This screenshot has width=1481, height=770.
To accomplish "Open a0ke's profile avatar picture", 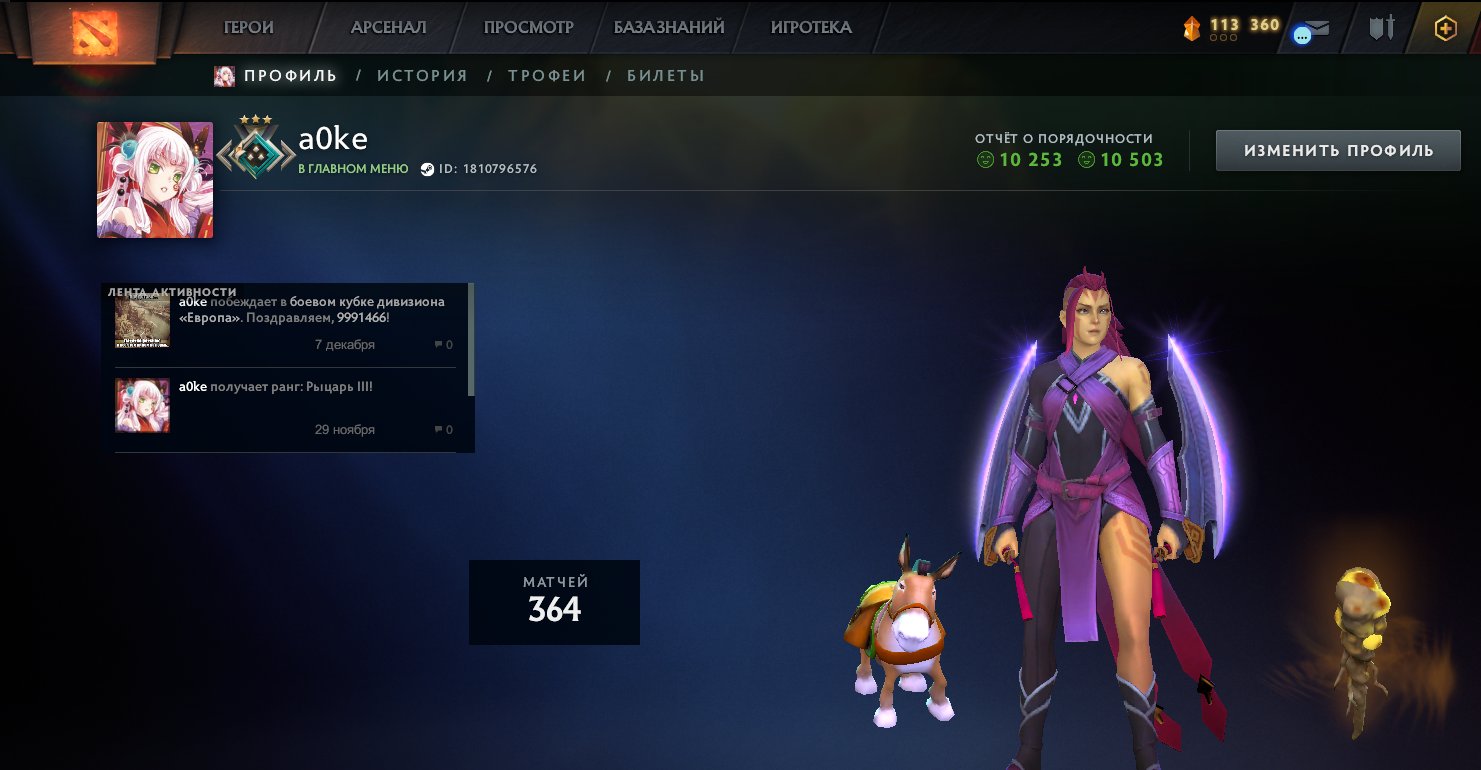I will pos(154,180).
